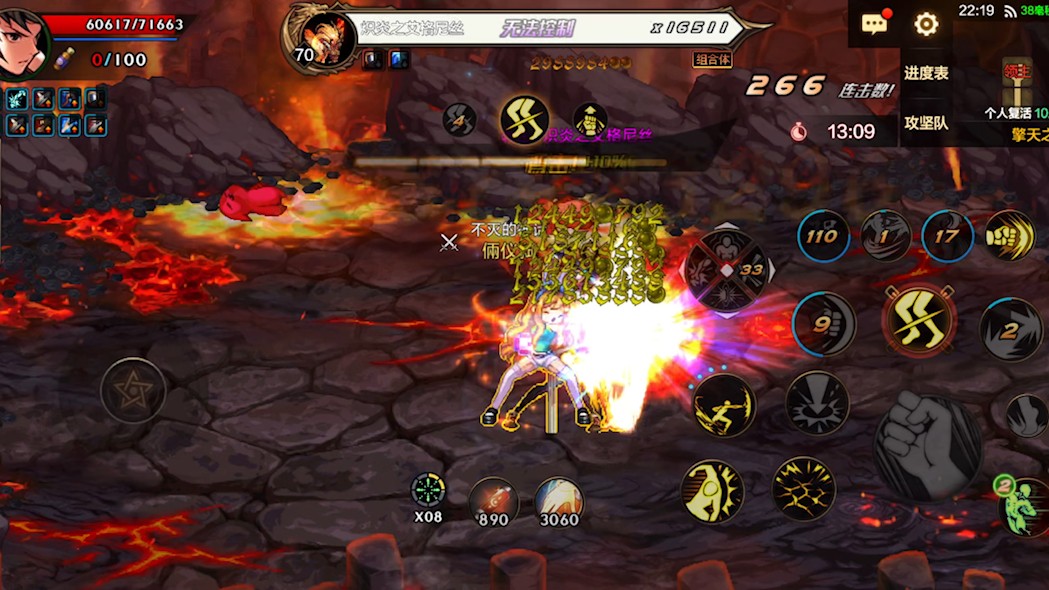Activate the golden punching fist skill
Image resolution: width=1049 pixels, height=590 pixels.
coord(1009,236)
